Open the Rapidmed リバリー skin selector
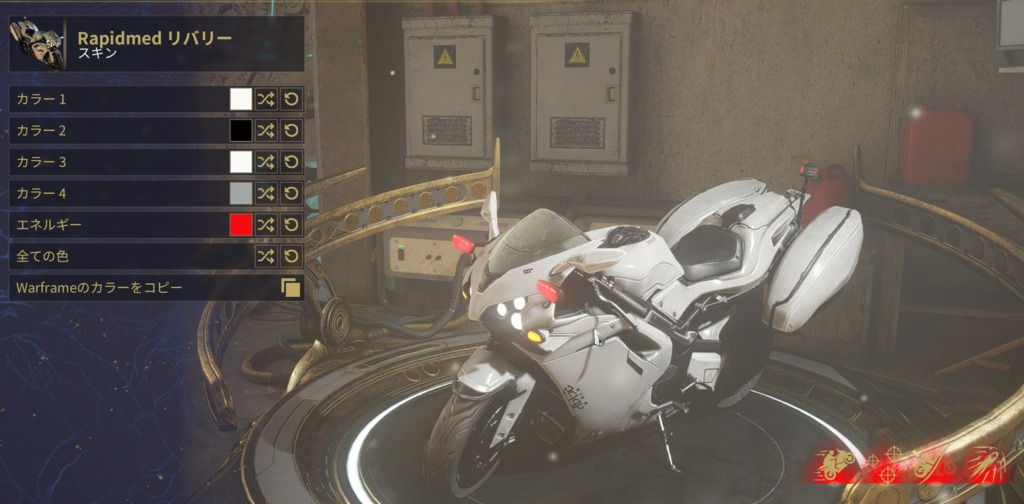 click(156, 44)
